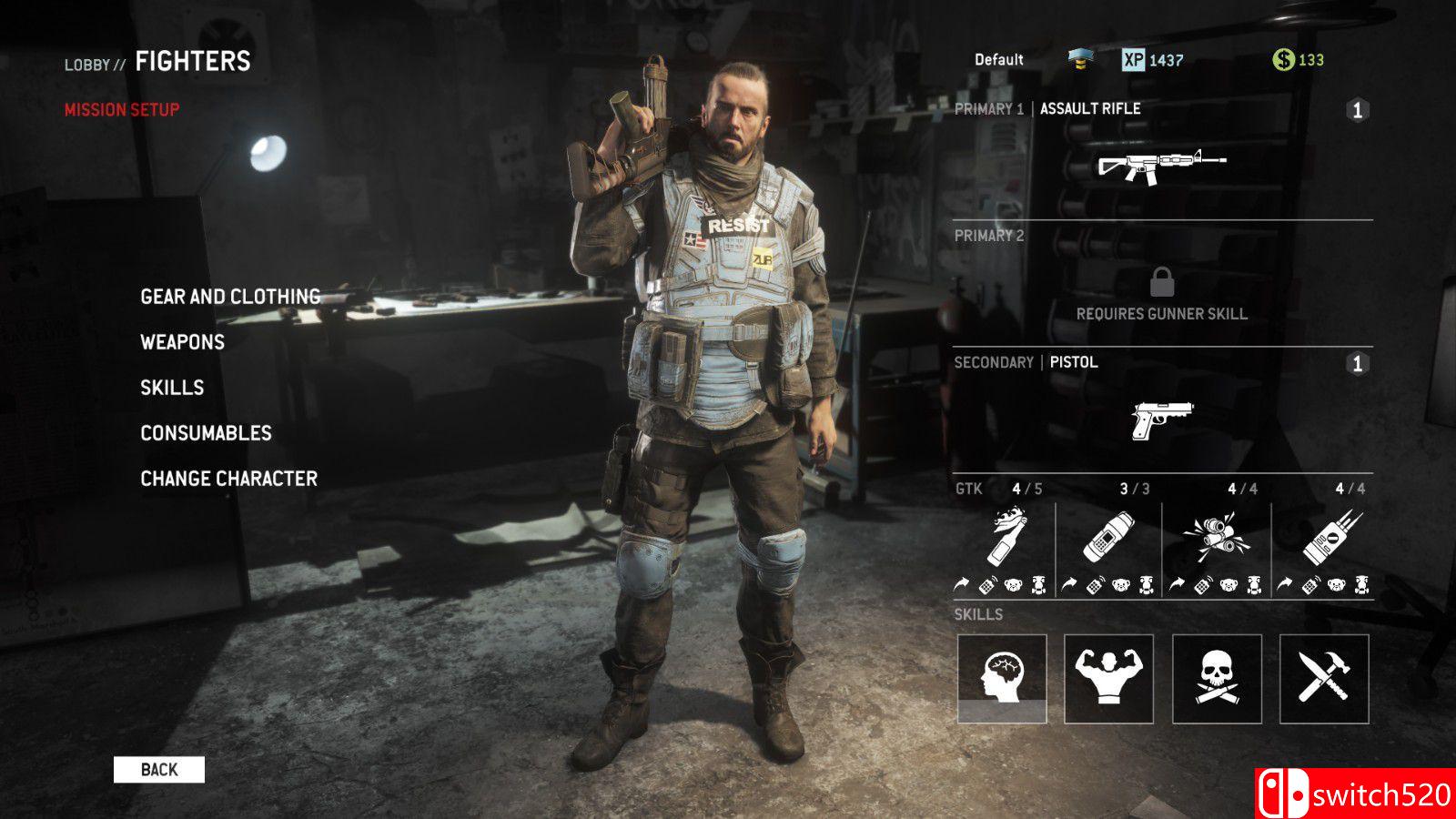Choose the skull and crossbones skill
Image resolution: width=1456 pixels, height=819 pixels.
click(1217, 679)
